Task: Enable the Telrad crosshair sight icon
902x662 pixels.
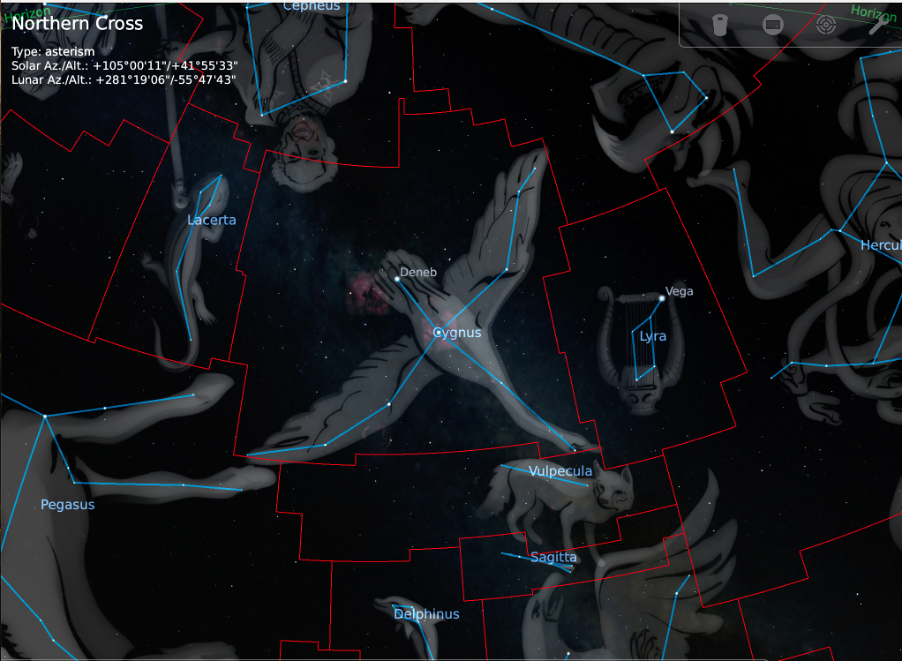Action: pyautogui.click(x=825, y=25)
